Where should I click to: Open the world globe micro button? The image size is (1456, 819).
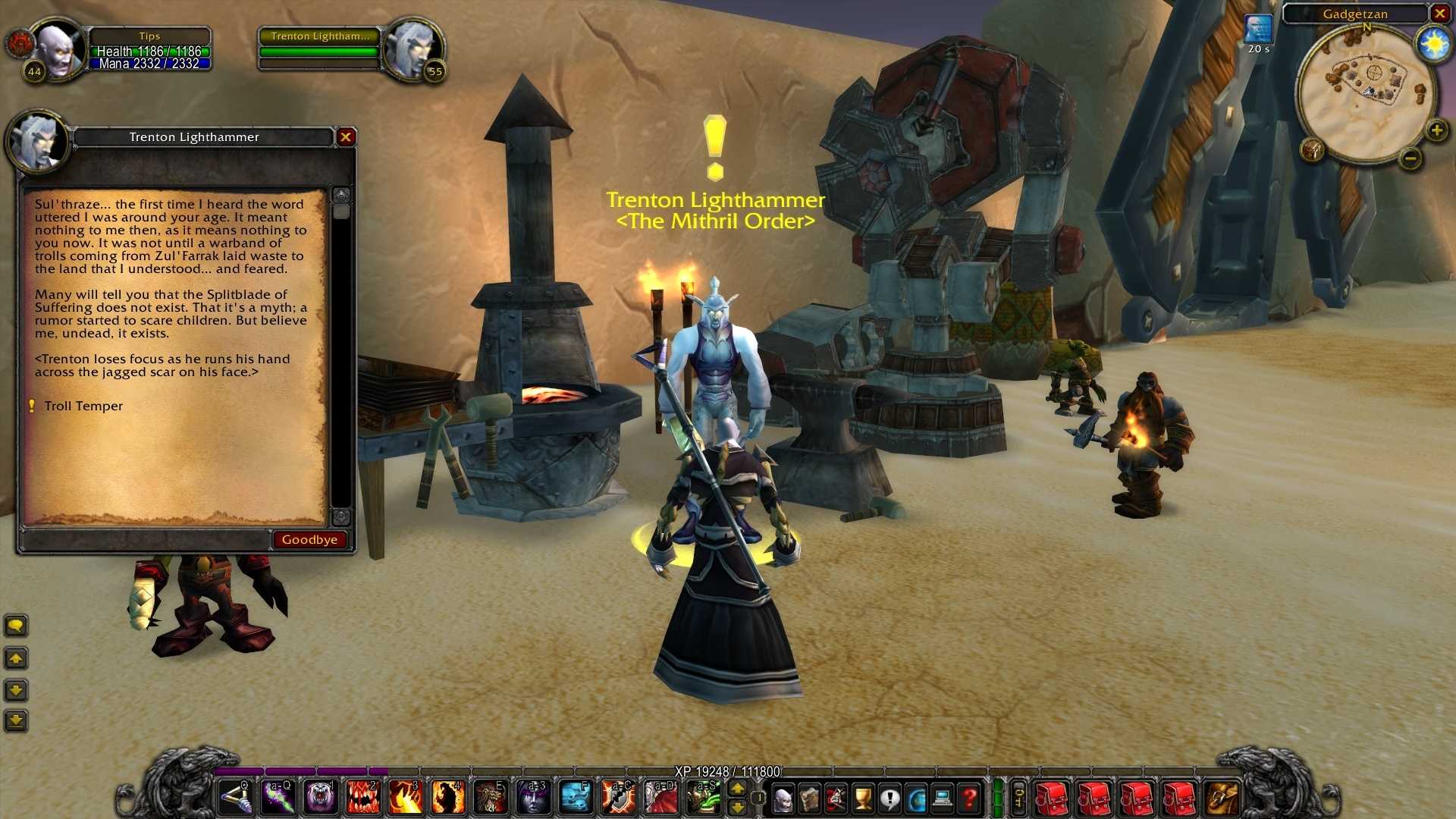click(x=916, y=799)
